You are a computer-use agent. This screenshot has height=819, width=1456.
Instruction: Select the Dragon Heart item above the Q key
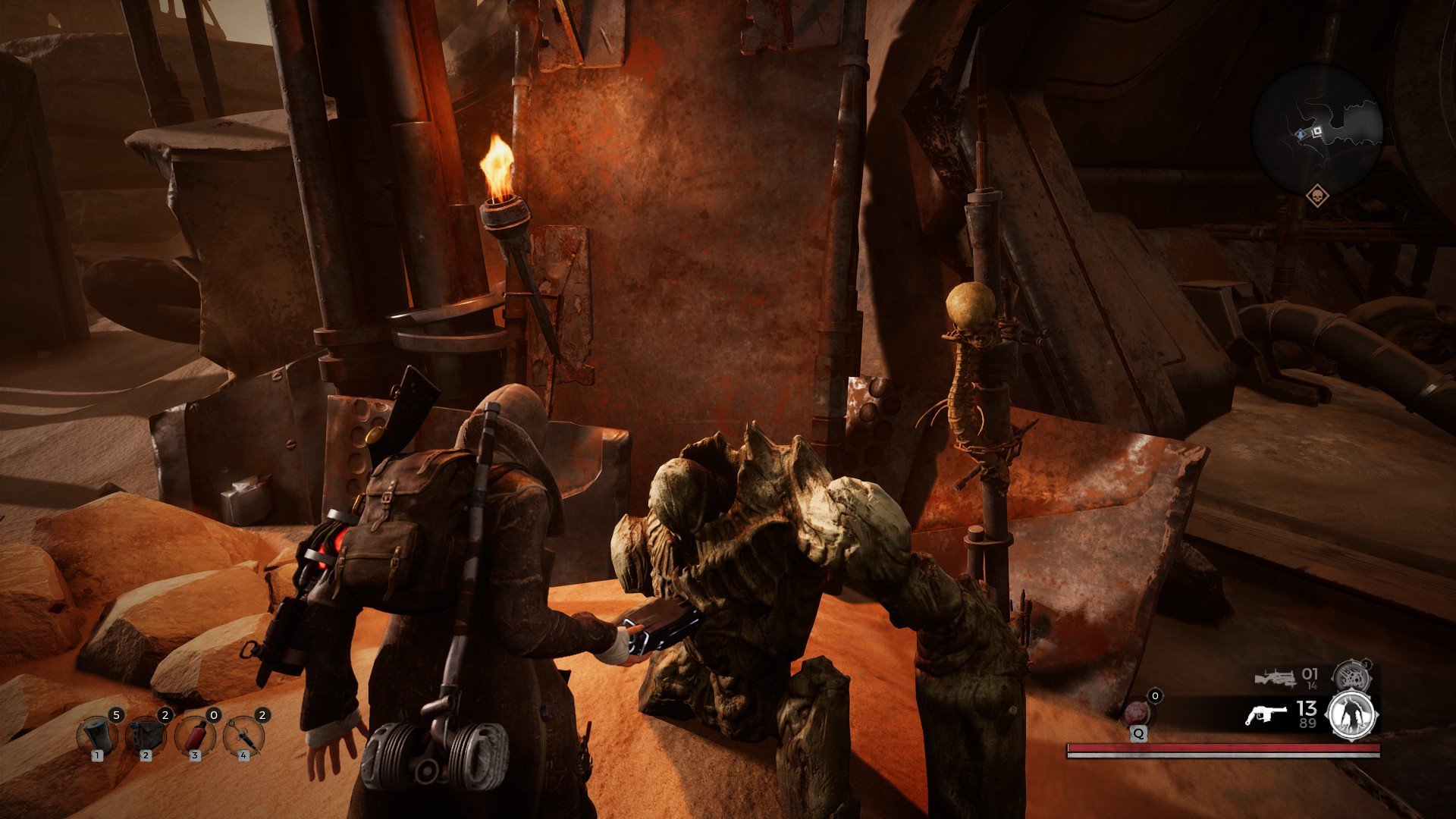pyautogui.click(x=1137, y=711)
